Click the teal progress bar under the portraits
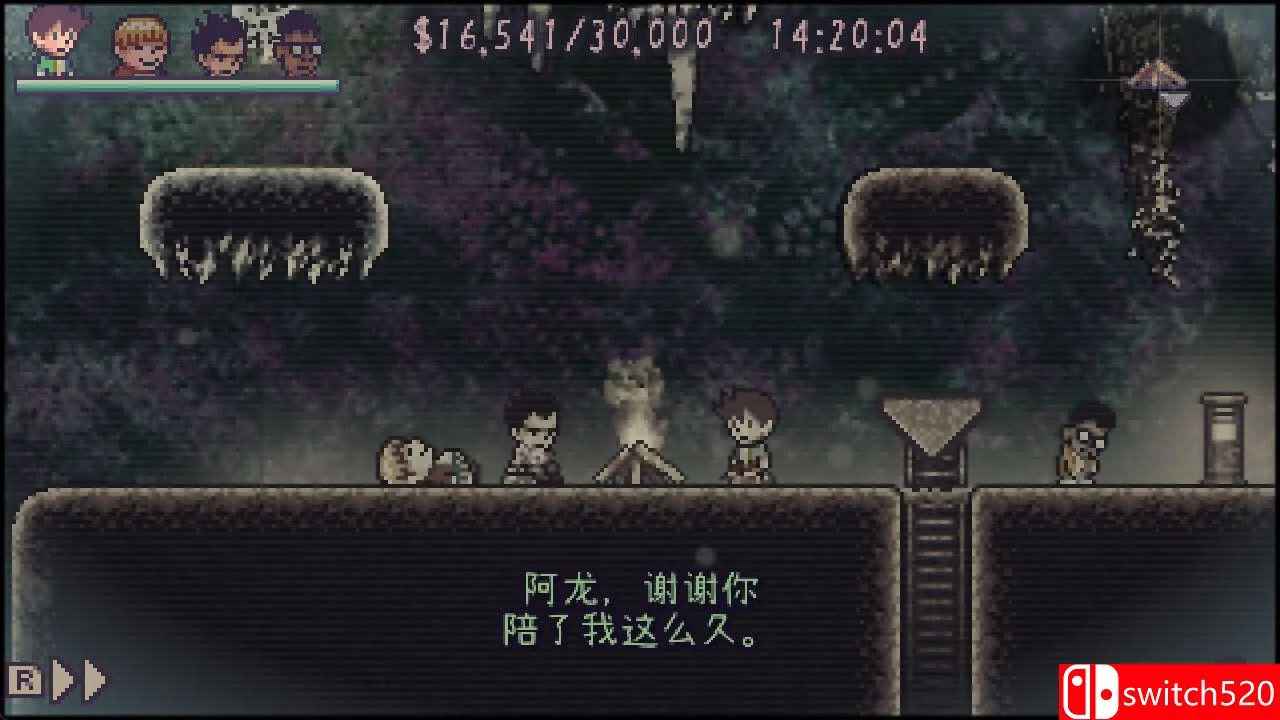 tap(170, 85)
